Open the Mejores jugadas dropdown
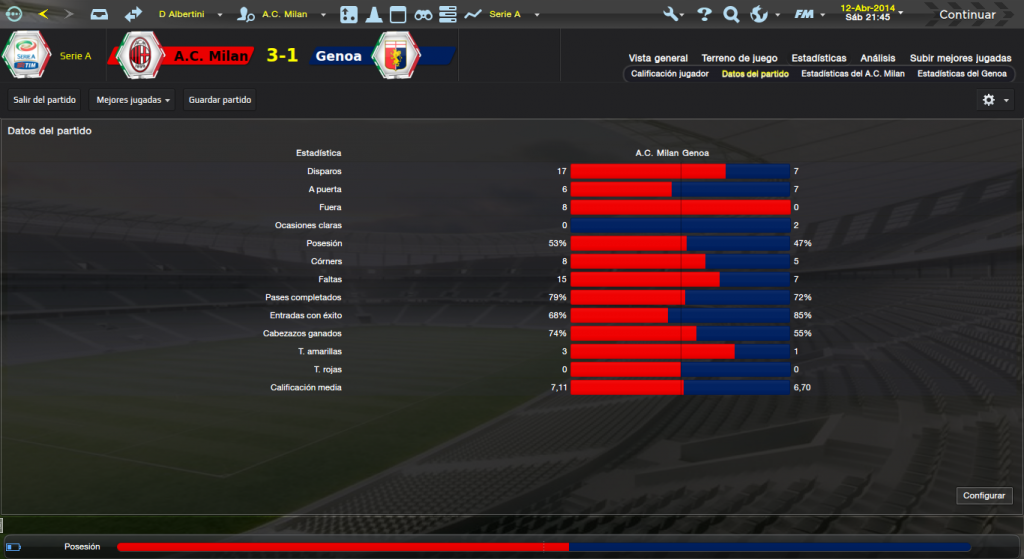 [x=134, y=100]
